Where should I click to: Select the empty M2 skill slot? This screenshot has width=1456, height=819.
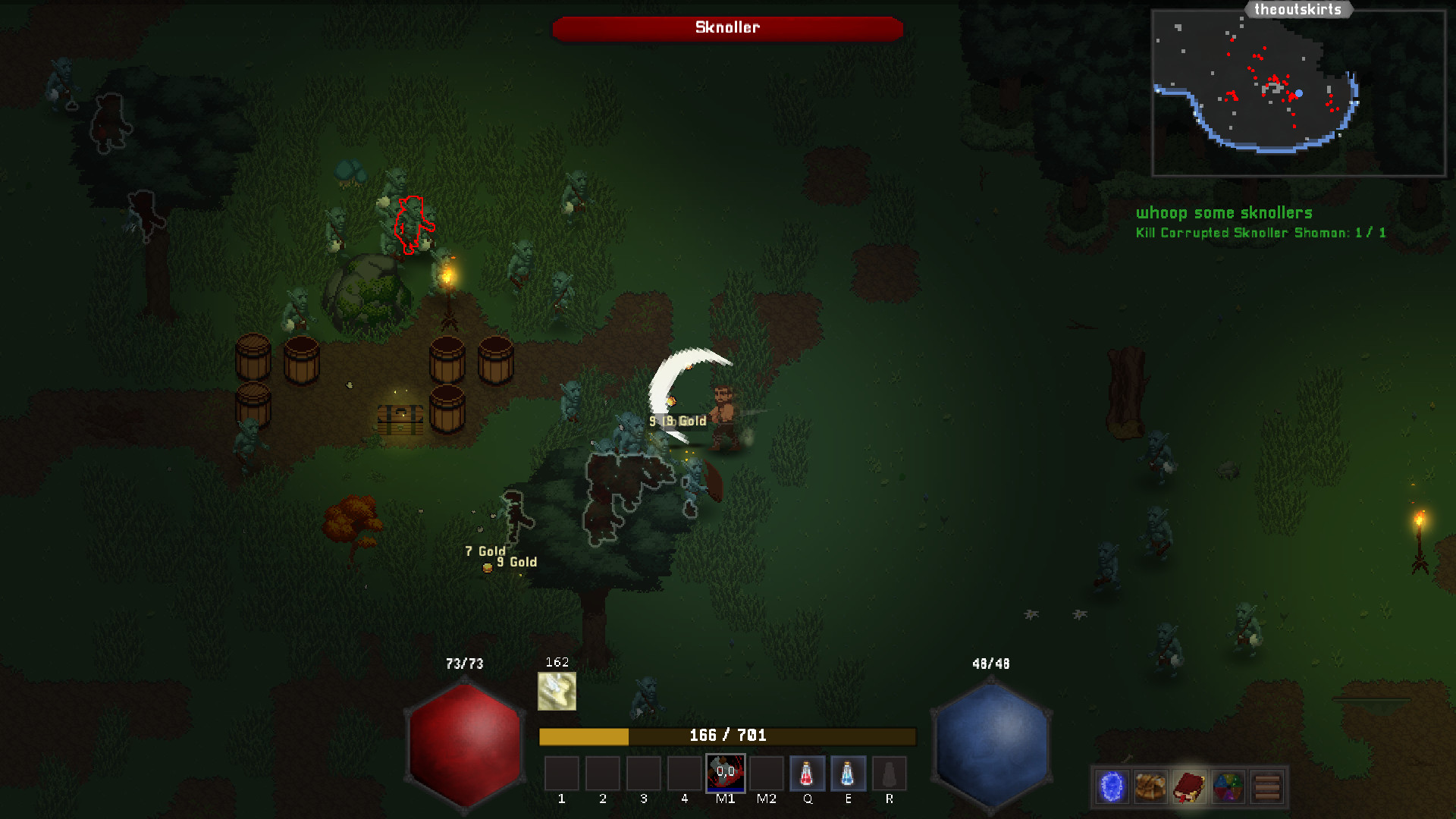(x=767, y=772)
